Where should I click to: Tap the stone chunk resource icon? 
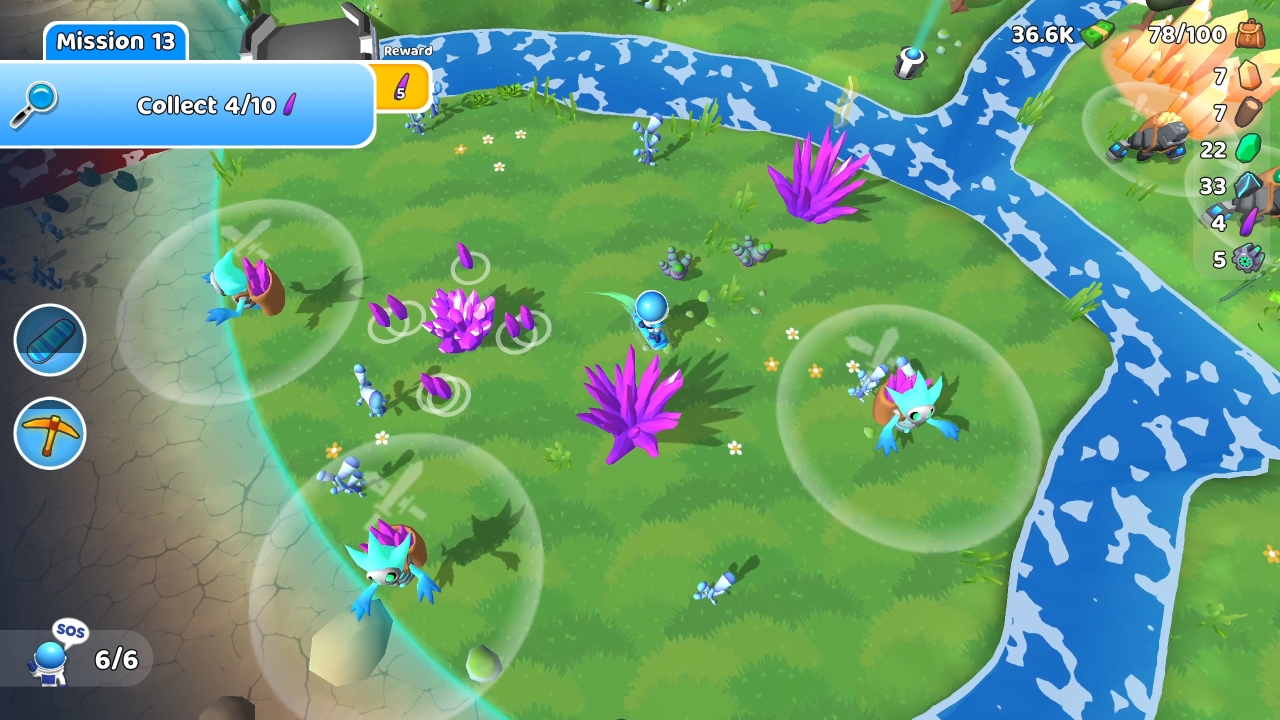[x=1248, y=75]
